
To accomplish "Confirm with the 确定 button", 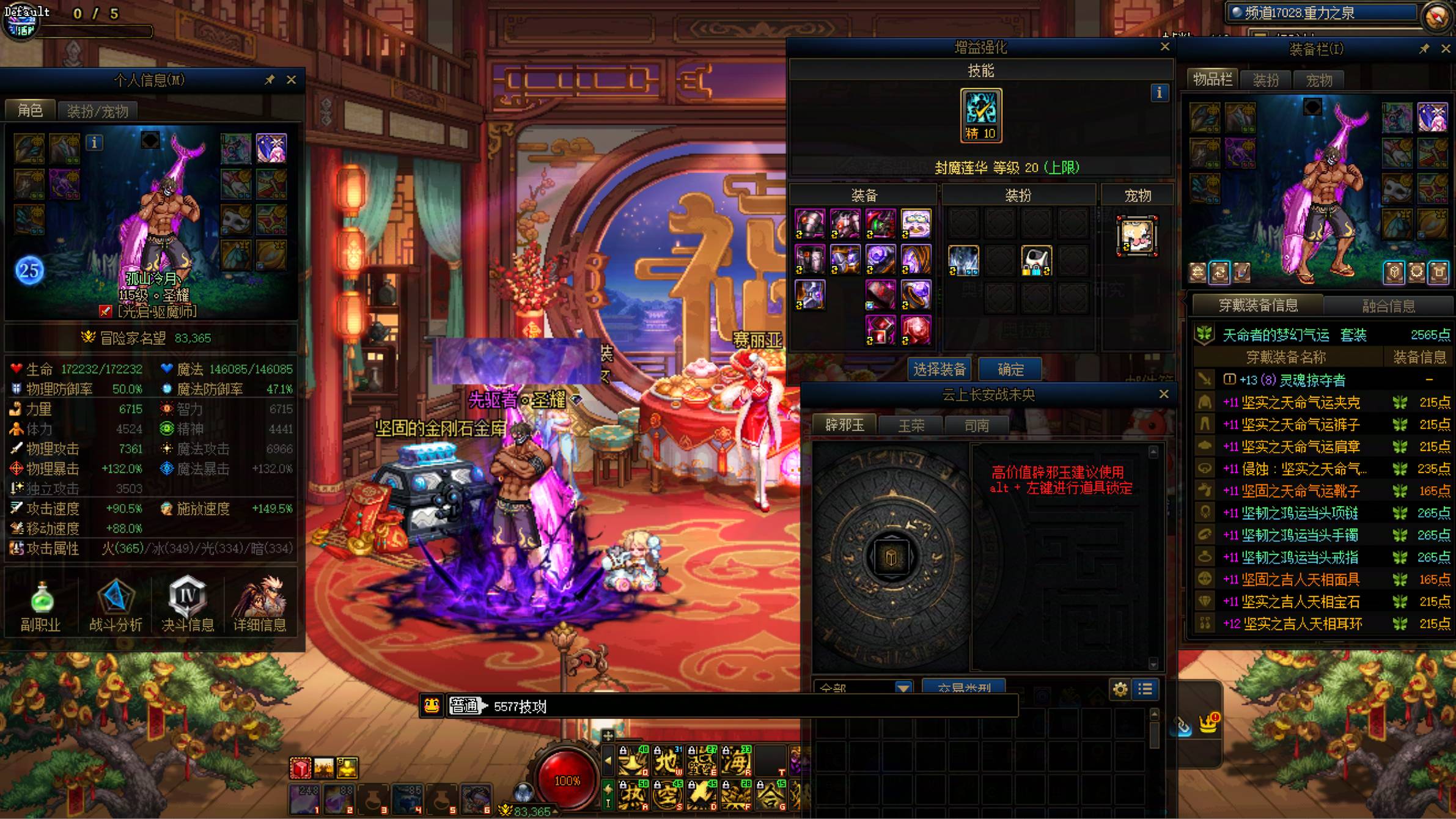I will pyautogui.click(x=1010, y=369).
